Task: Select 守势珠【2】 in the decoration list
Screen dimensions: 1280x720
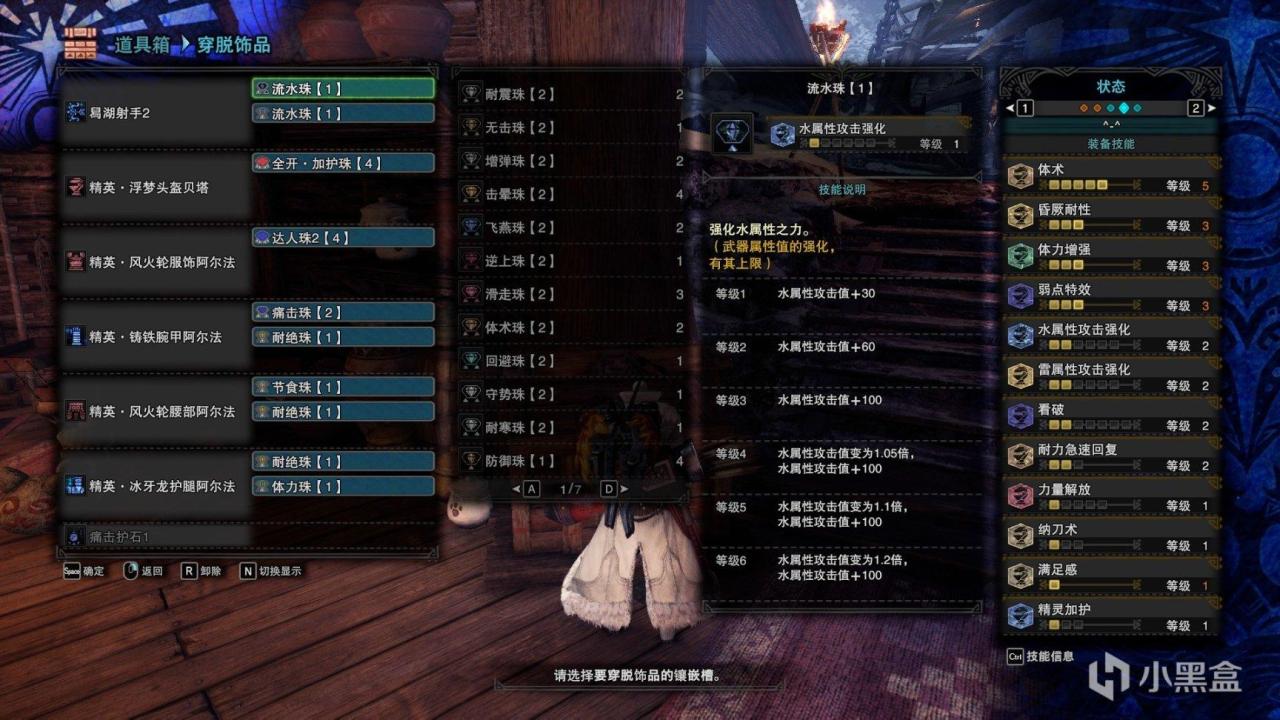Action: point(570,394)
